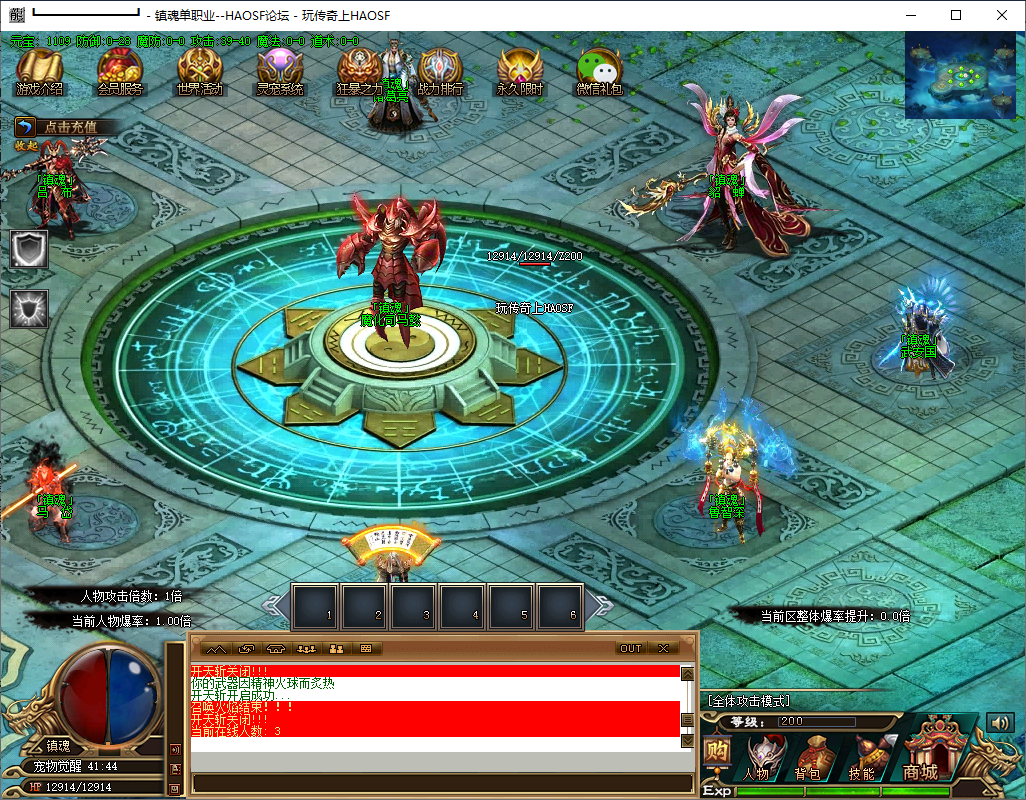Screen dimensions: 1026x800
Task: Open the 永久限时 limited-time offer
Action: point(520,72)
